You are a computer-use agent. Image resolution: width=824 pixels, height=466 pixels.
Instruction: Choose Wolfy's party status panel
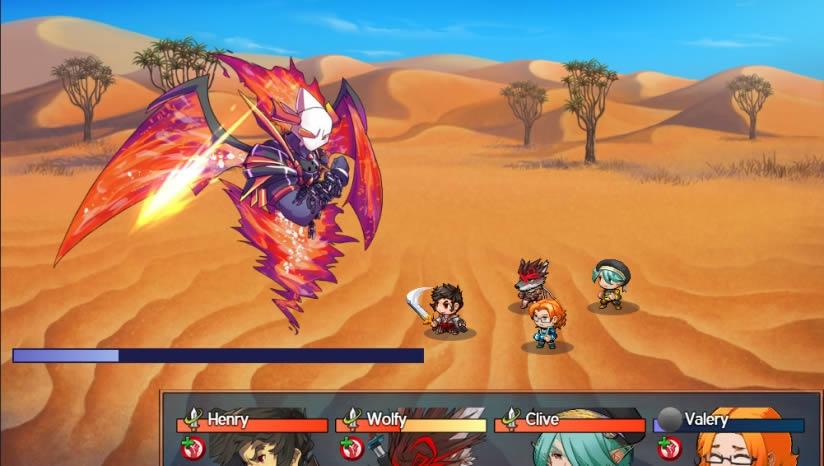(411, 432)
